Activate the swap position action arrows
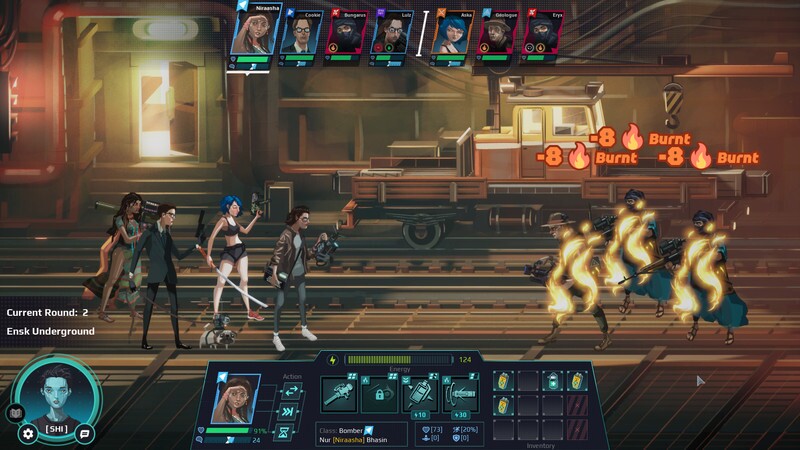This screenshot has height=450, width=800. pos(292,391)
